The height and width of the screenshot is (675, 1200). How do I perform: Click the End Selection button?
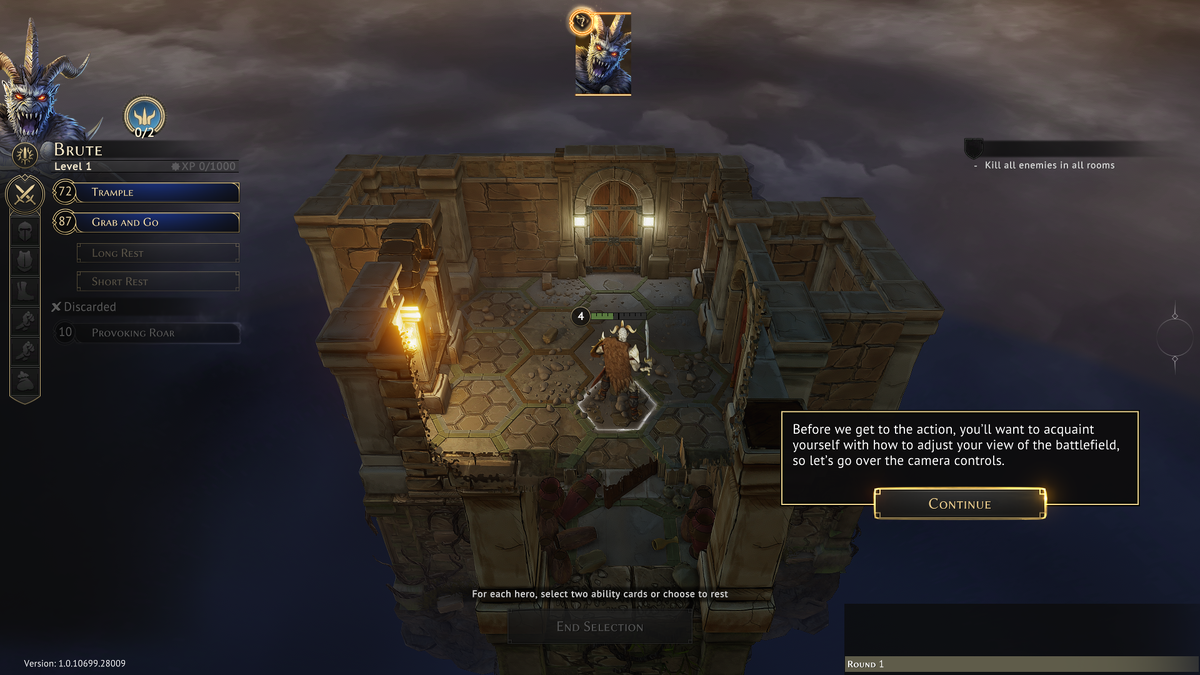point(600,627)
